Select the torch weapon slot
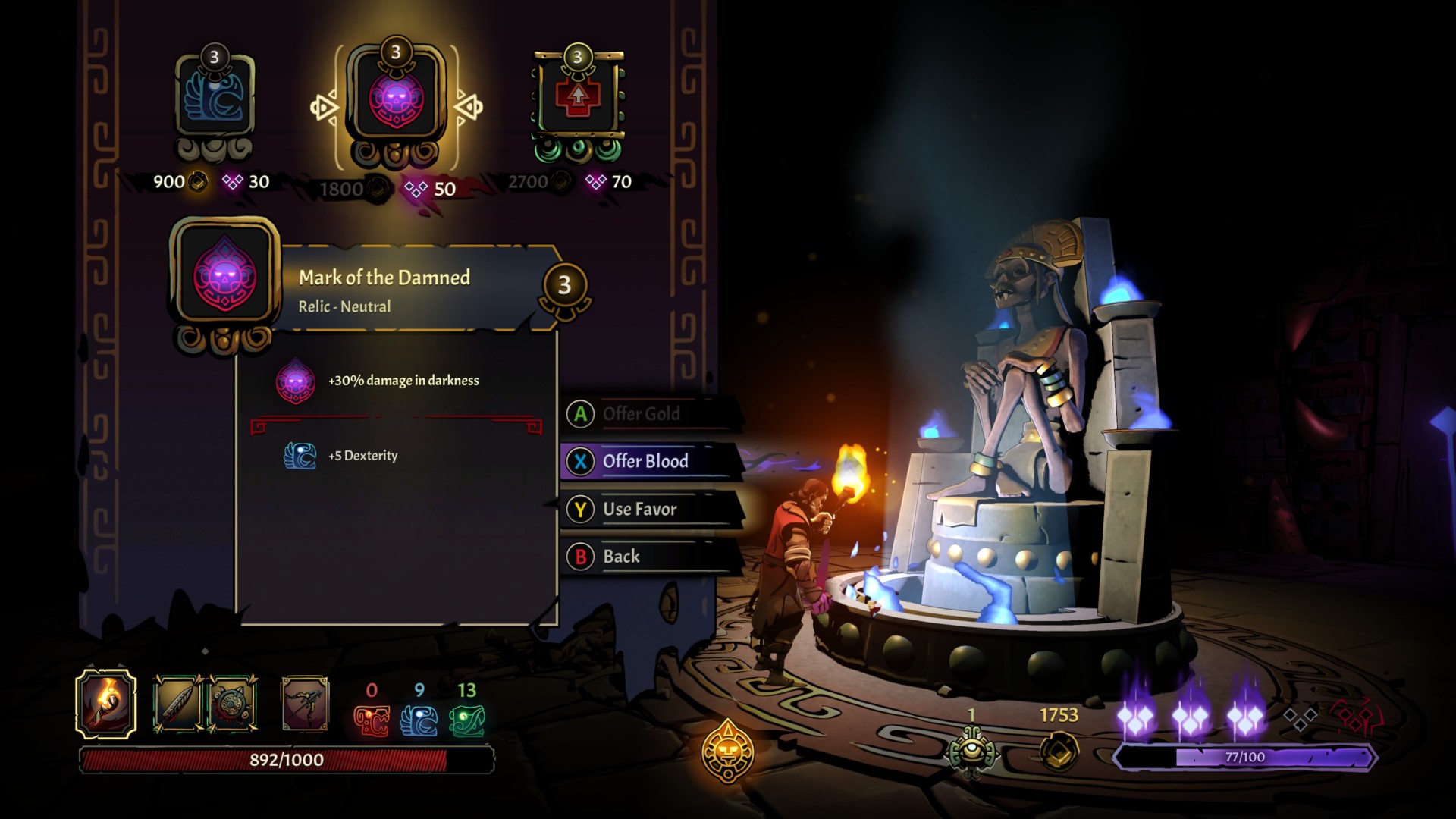The width and height of the screenshot is (1456, 819). [x=106, y=704]
